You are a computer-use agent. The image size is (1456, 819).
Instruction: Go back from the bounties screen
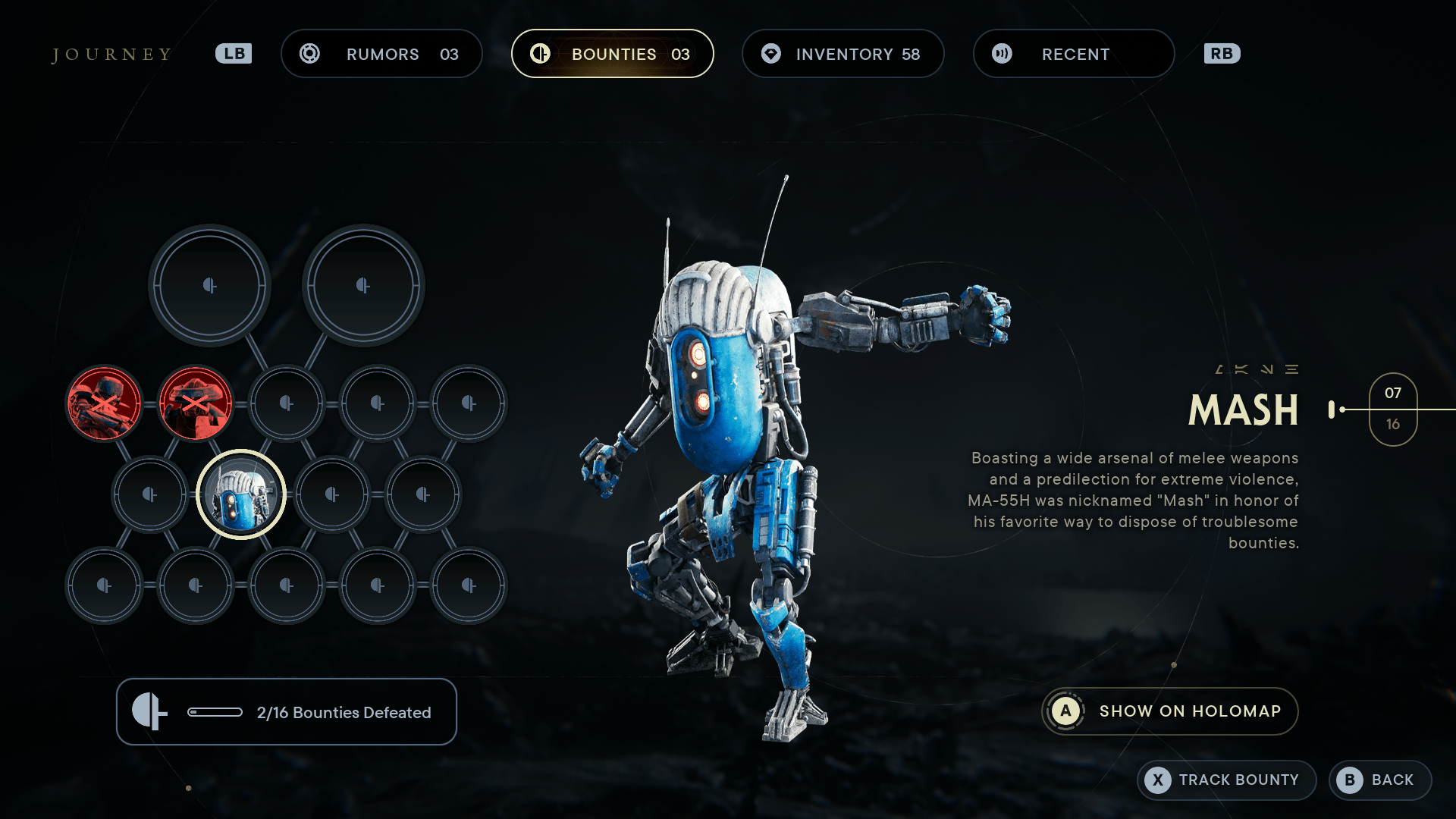(1379, 780)
